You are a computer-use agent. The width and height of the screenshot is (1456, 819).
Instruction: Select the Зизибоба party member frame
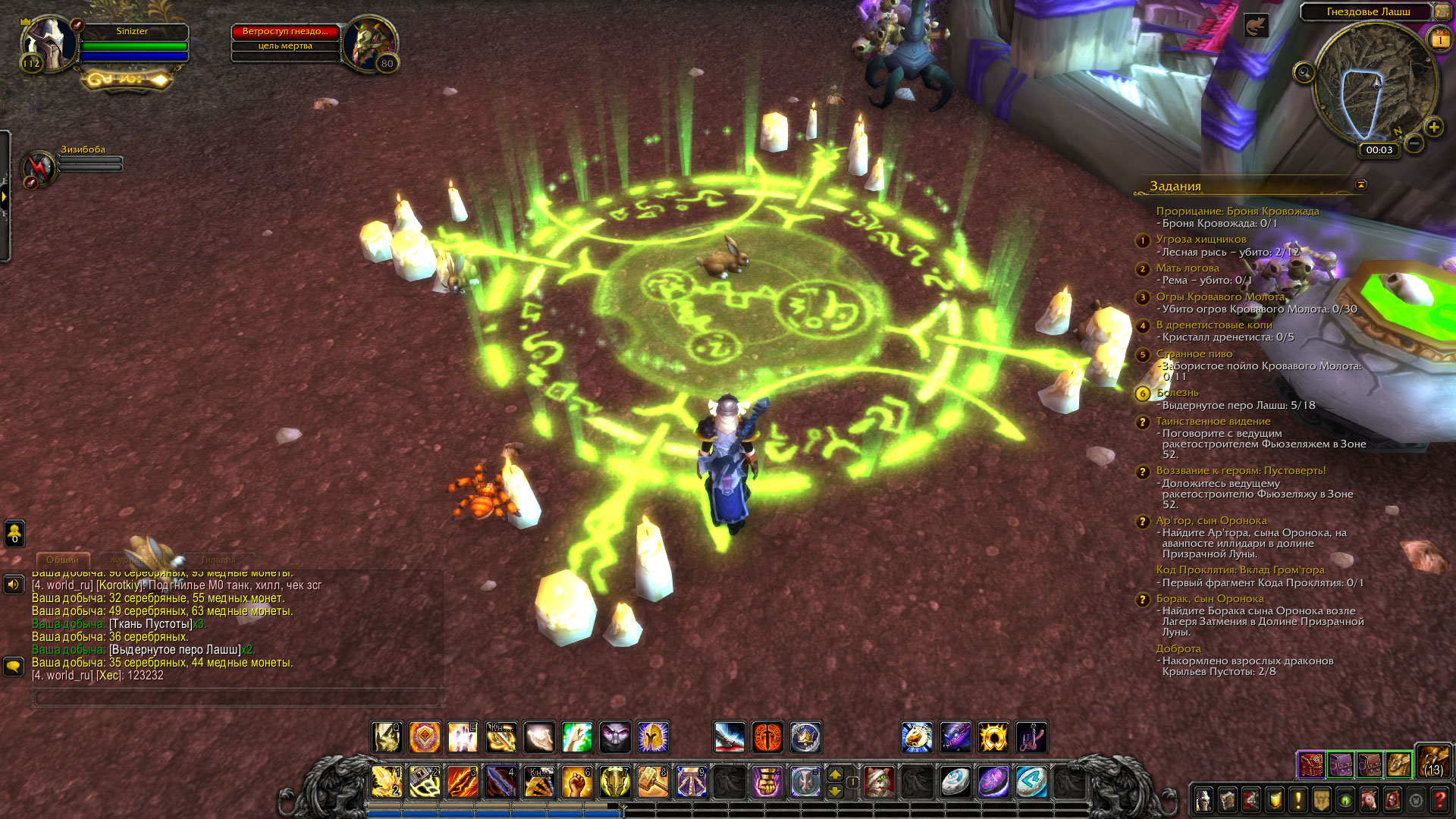39,166
